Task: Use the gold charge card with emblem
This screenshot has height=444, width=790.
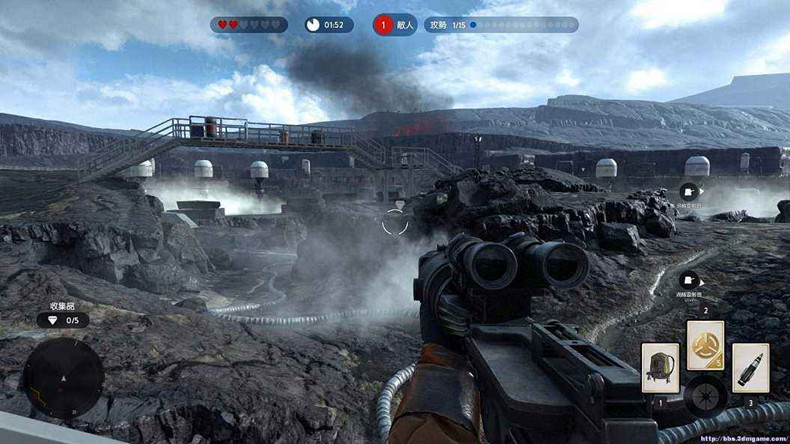Action: pos(706,345)
